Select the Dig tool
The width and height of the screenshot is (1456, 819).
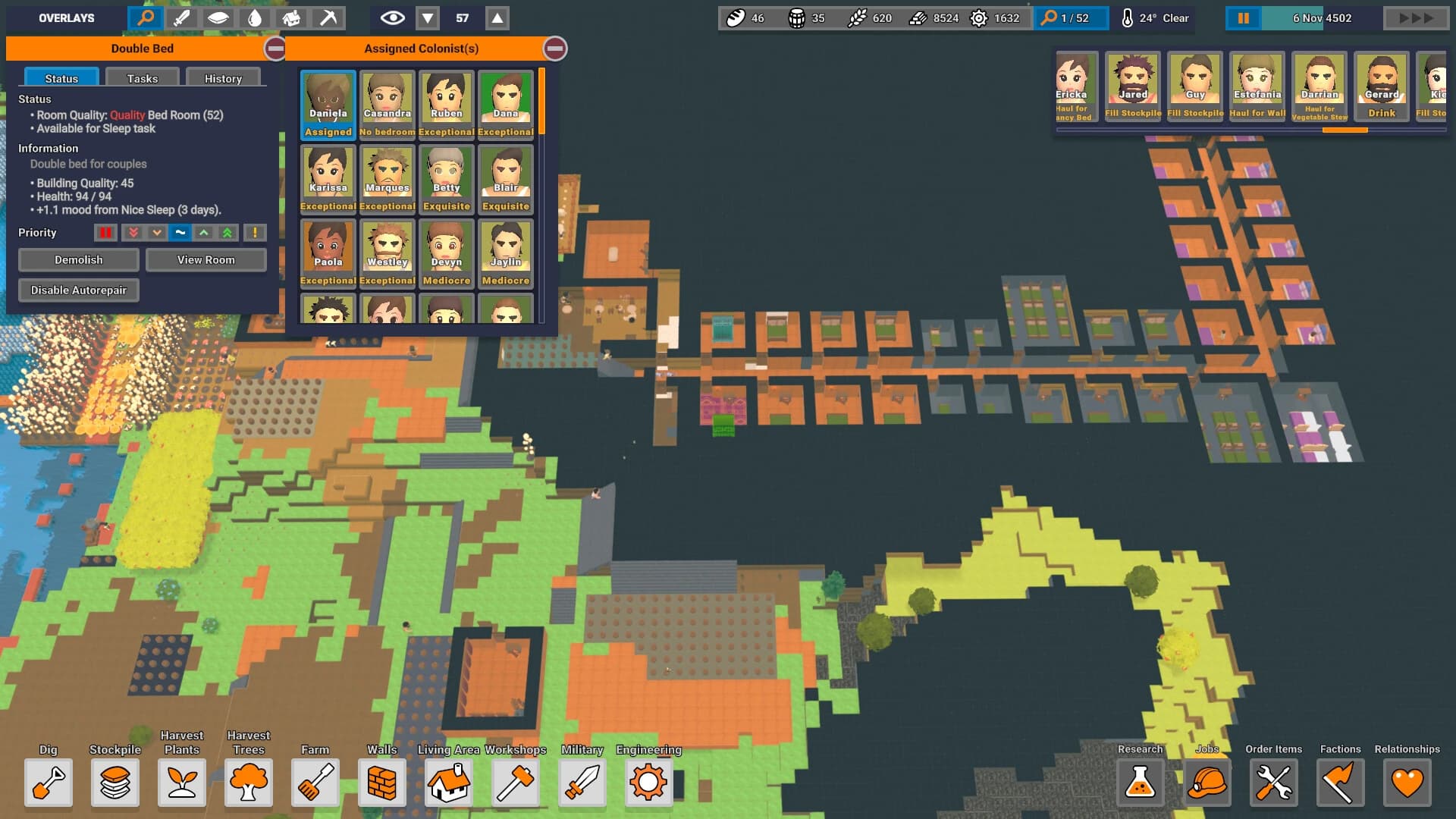tap(49, 783)
